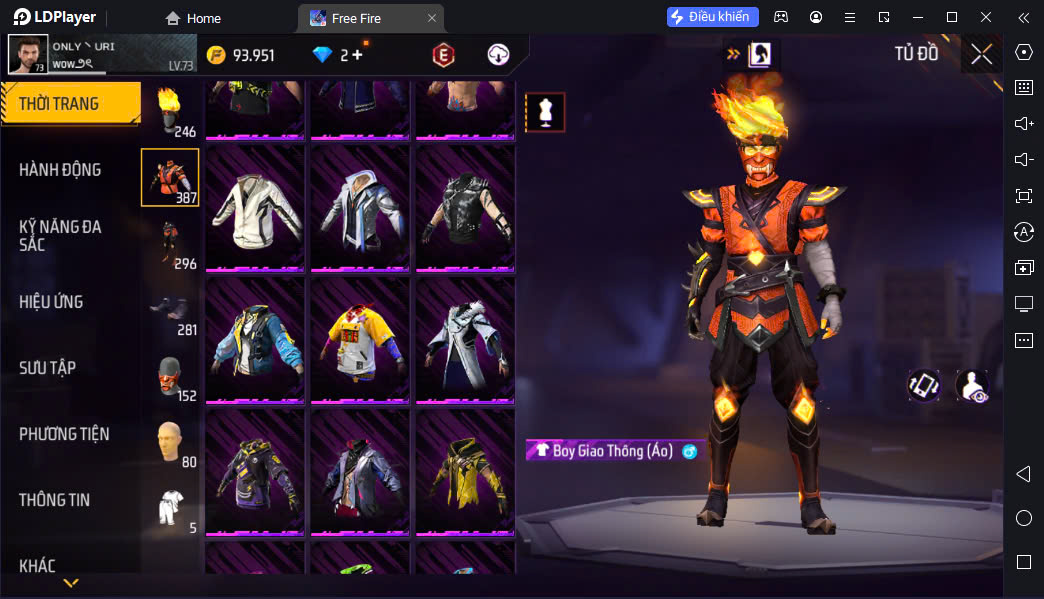Image resolution: width=1044 pixels, height=599 pixels.
Task: Go to the Sưu Tập category
Action: pos(47,368)
